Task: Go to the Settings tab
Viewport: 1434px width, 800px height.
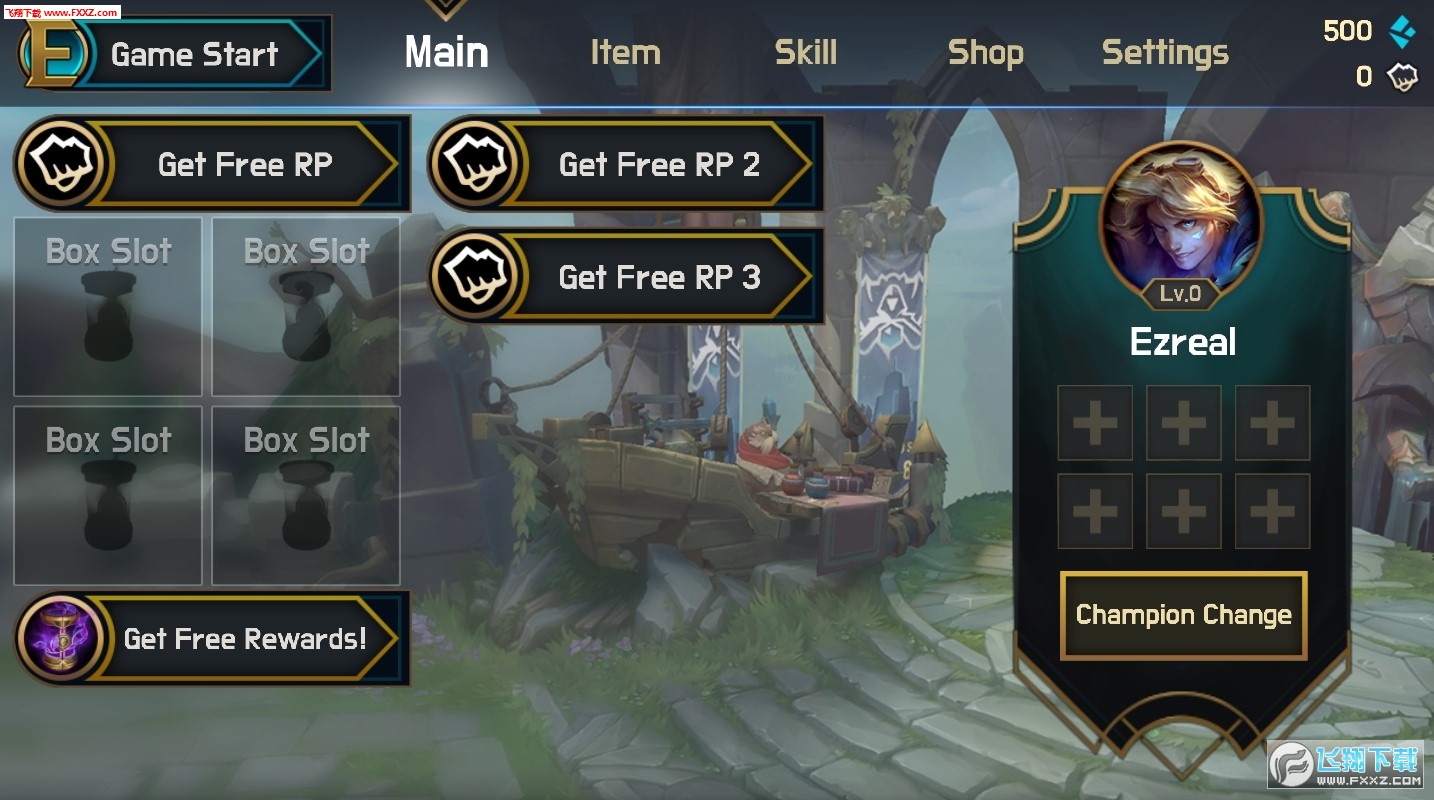Action: pyautogui.click(x=1165, y=53)
